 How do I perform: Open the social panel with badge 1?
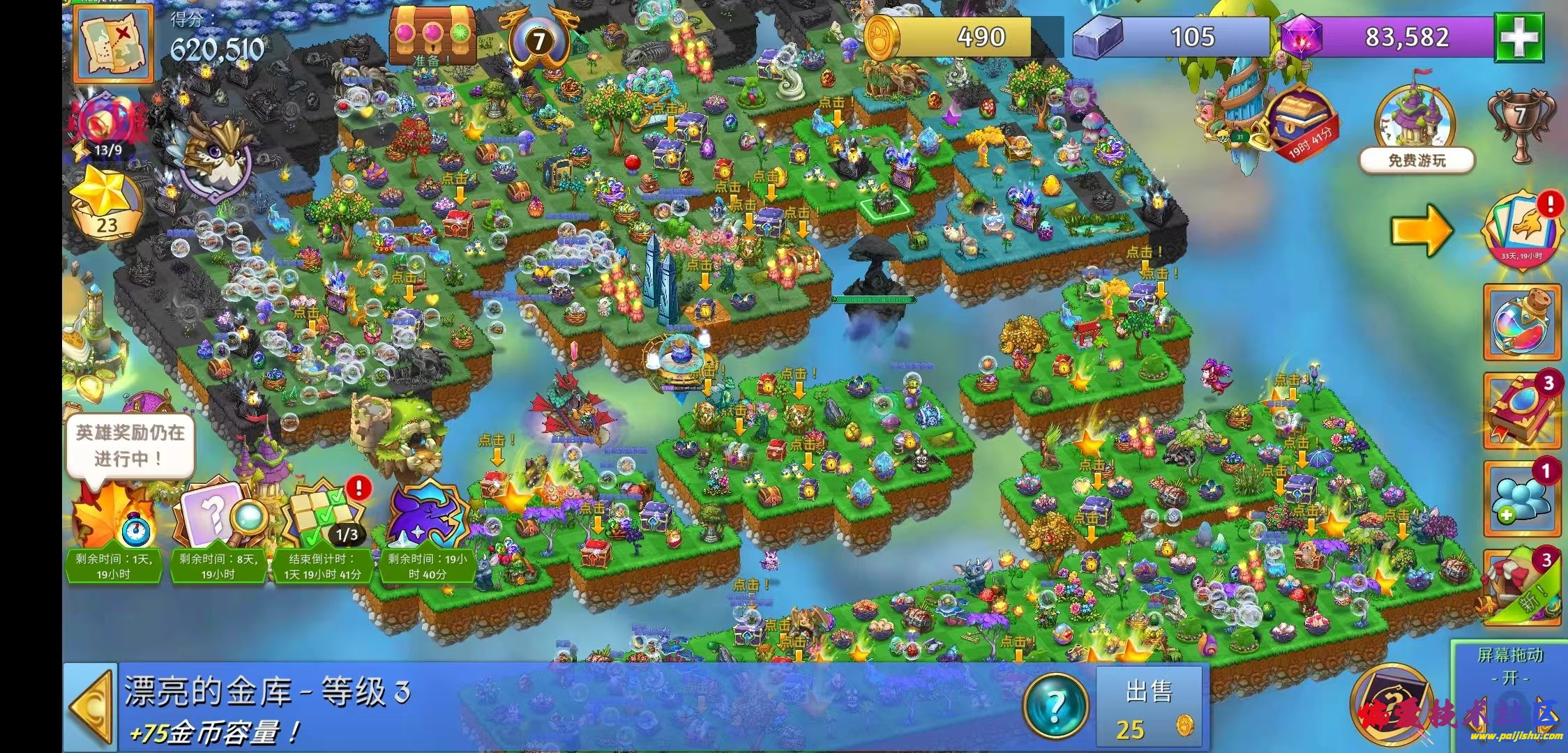(x=1523, y=499)
